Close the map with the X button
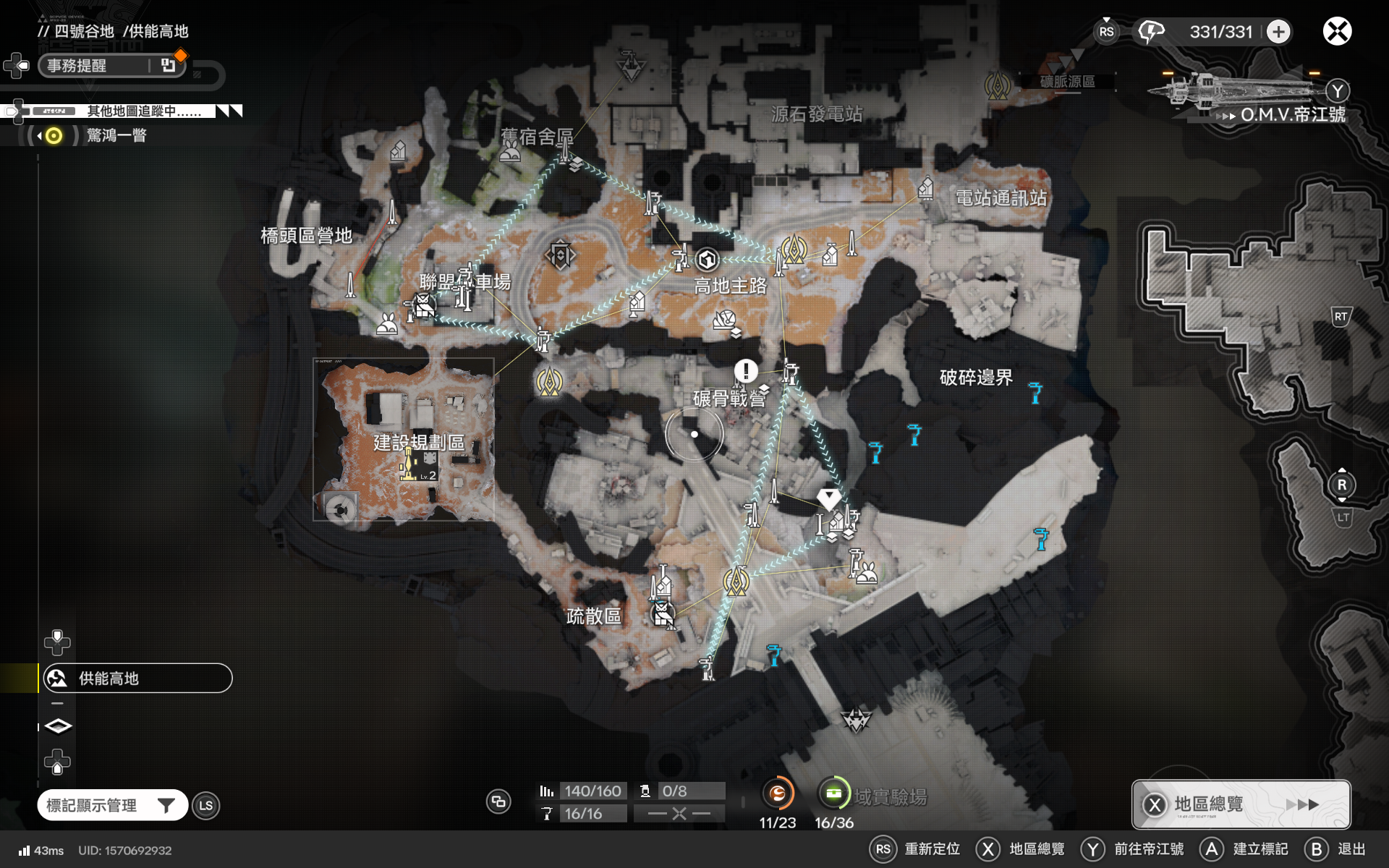This screenshot has height=868, width=1389. (1337, 31)
